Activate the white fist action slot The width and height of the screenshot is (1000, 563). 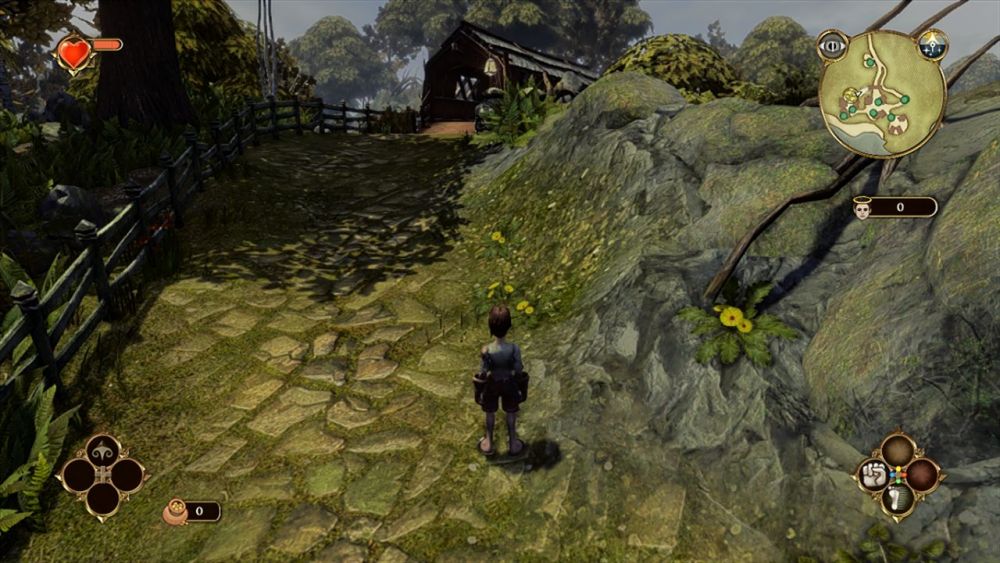coord(873,474)
